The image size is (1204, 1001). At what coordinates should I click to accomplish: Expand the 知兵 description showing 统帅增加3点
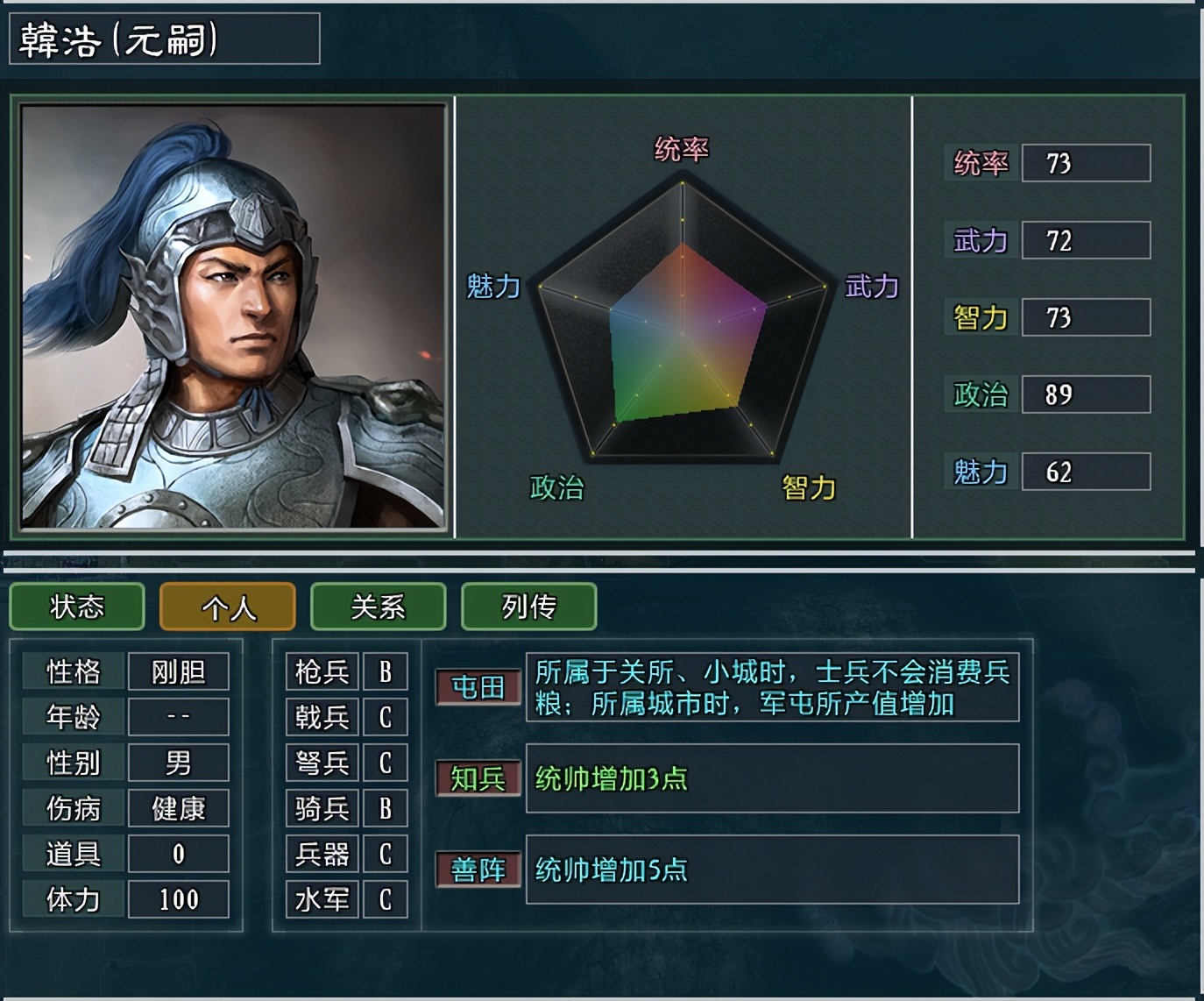[x=771, y=779]
